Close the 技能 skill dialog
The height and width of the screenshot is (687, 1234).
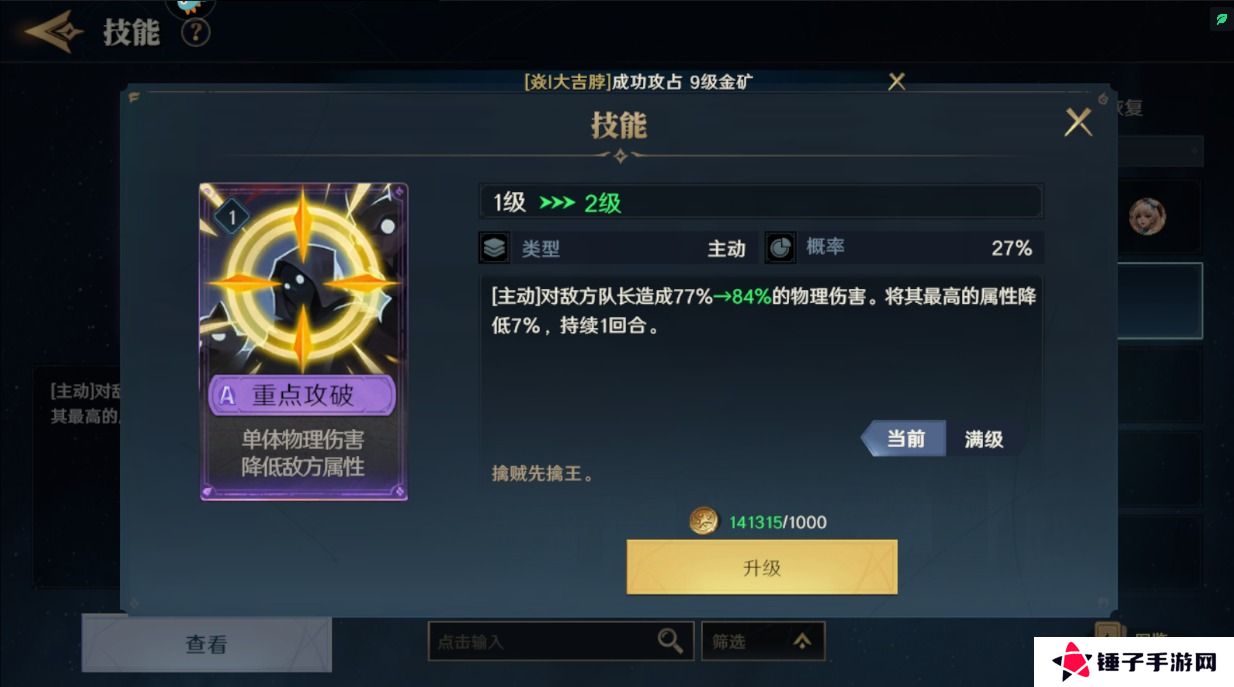(1078, 123)
